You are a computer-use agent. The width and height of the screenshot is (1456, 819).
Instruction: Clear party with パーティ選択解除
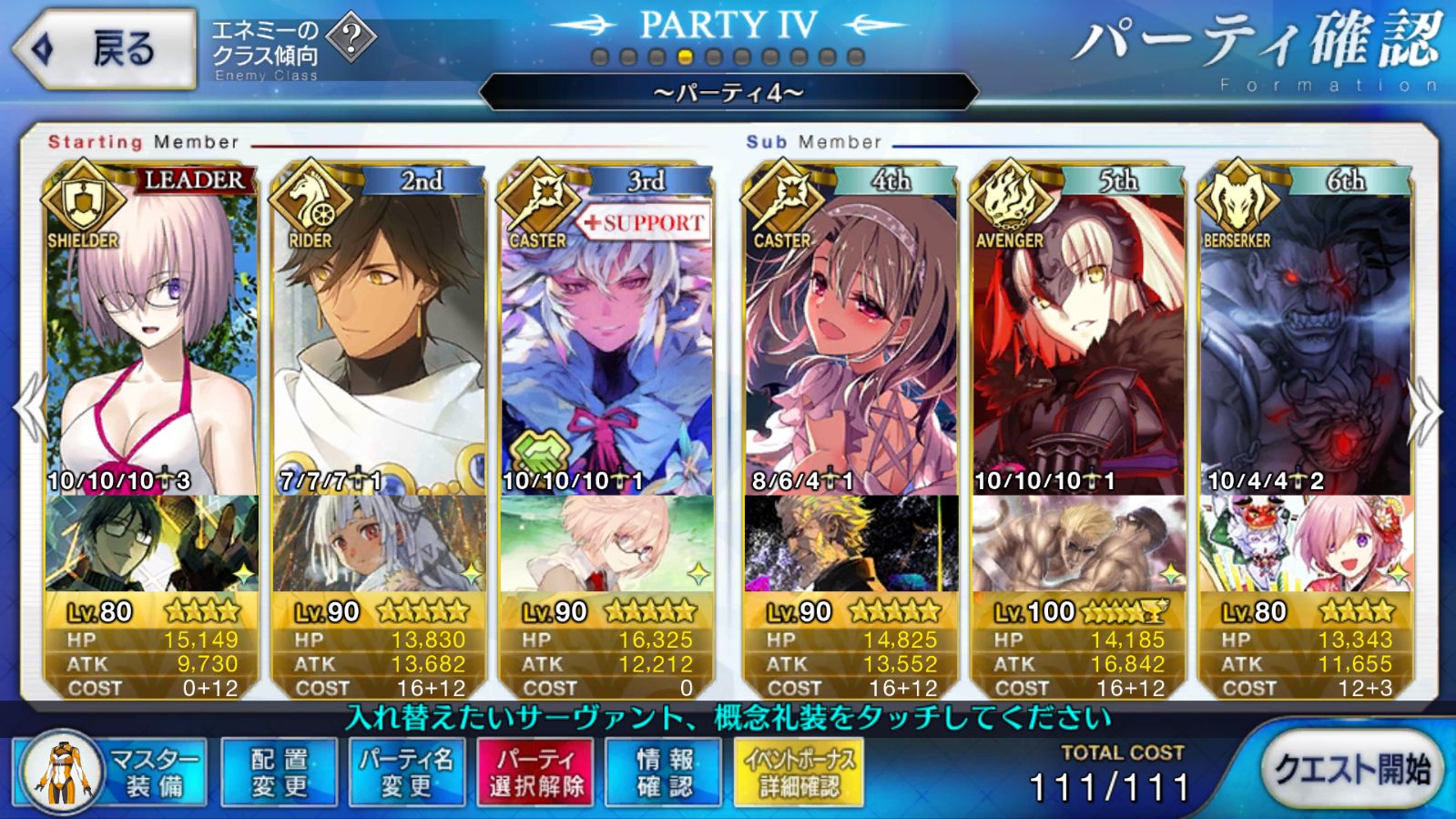click(x=535, y=772)
